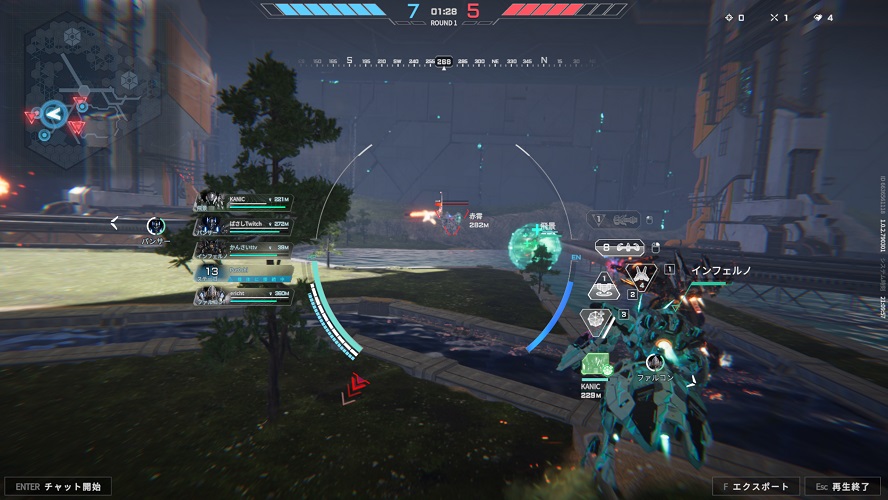Click the compass heading bar
The width and height of the screenshot is (888, 500).
(x=443, y=61)
